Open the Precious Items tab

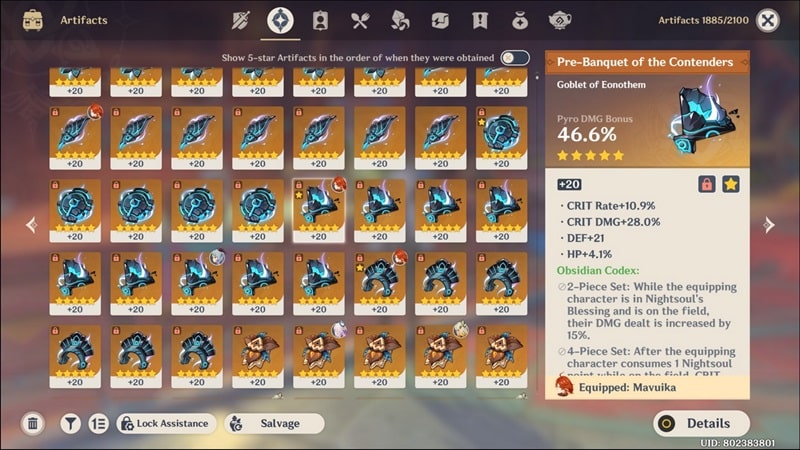(520, 20)
